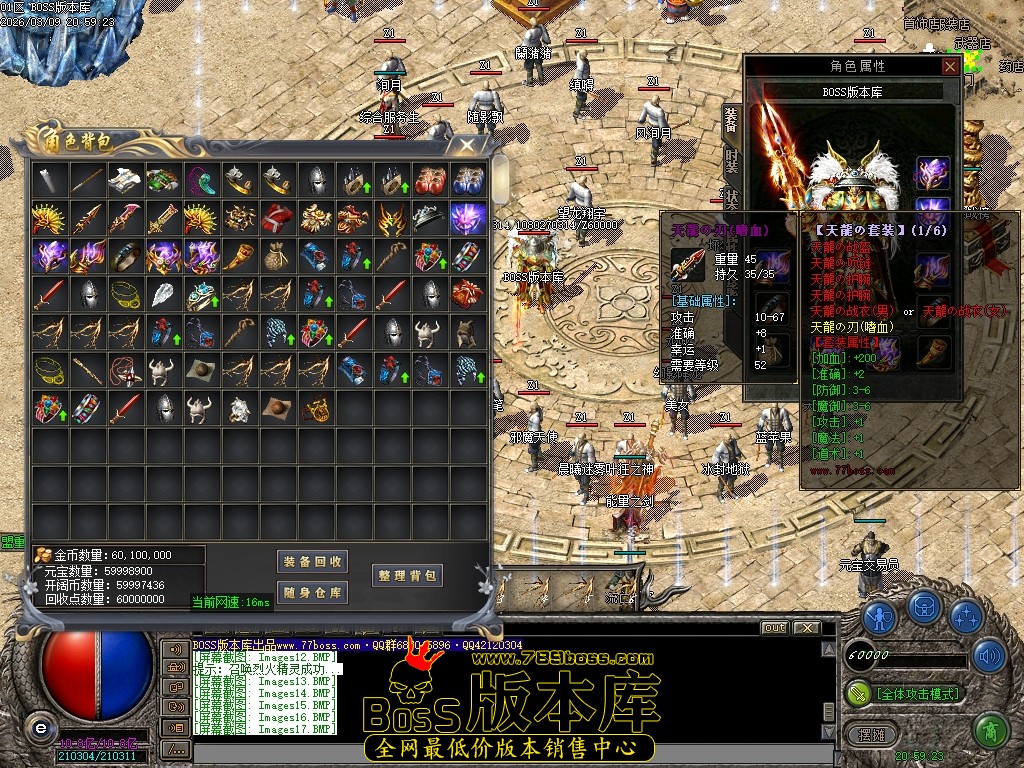Open the character icon round button
The image size is (1024, 768).
(x=880, y=616)
